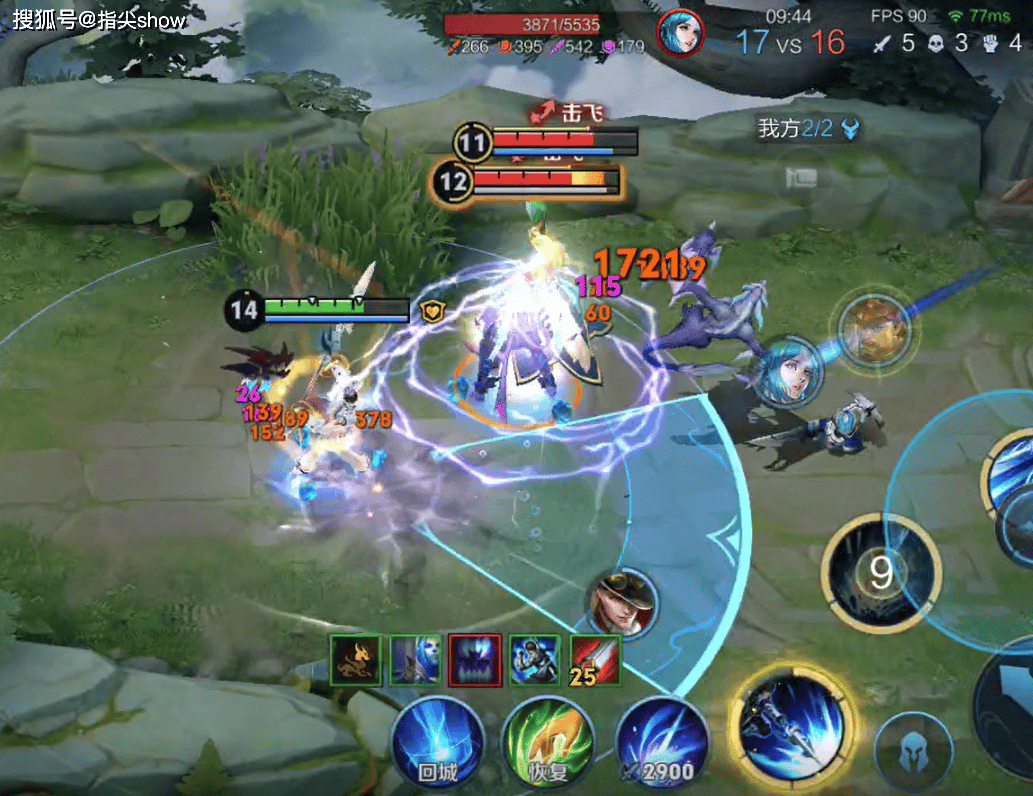Target the cowboy-hat hero portrait
Screen dimensions: 1033x796
click(x=622, y=603)
